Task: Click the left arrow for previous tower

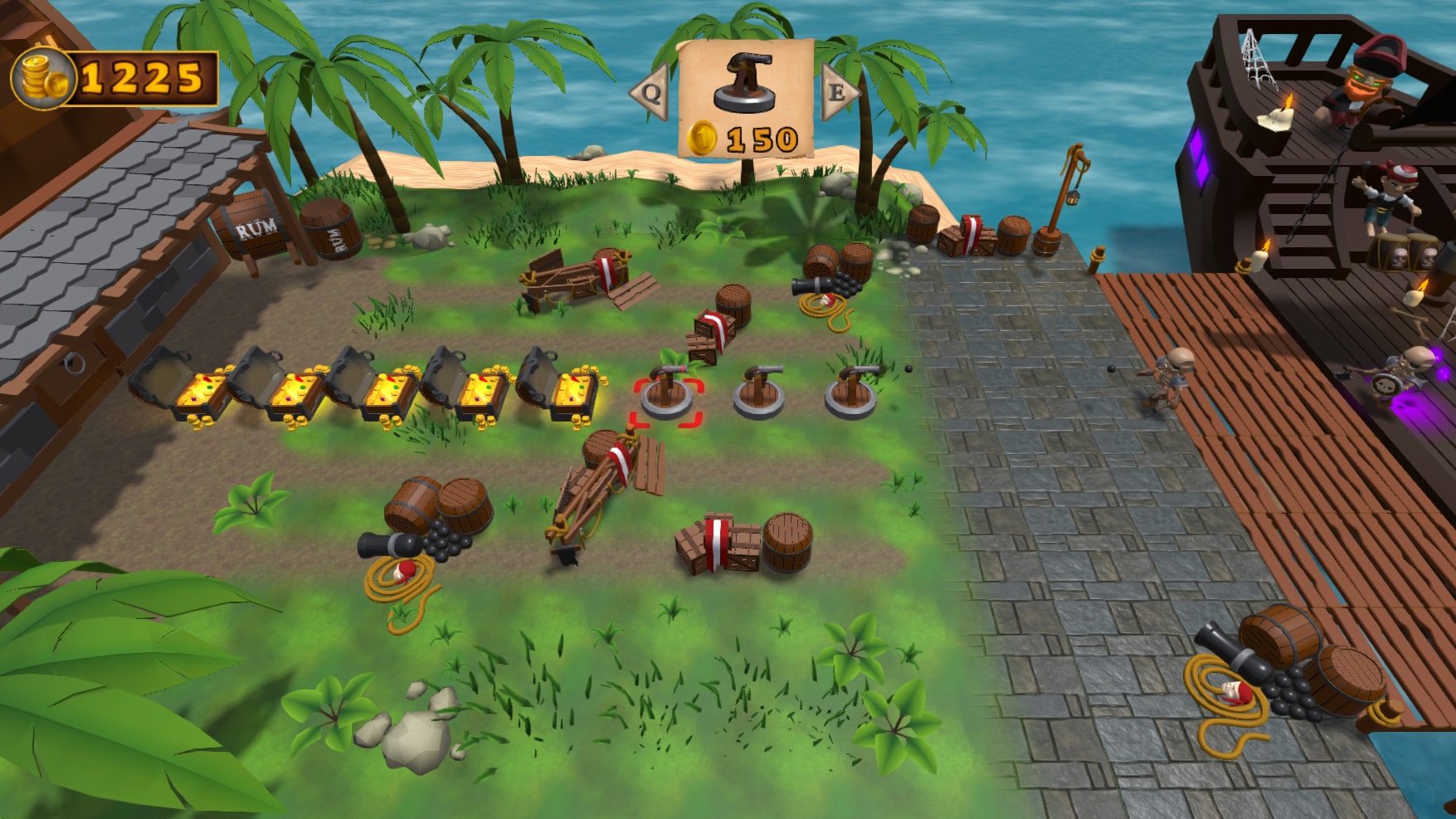Action: 650,93
